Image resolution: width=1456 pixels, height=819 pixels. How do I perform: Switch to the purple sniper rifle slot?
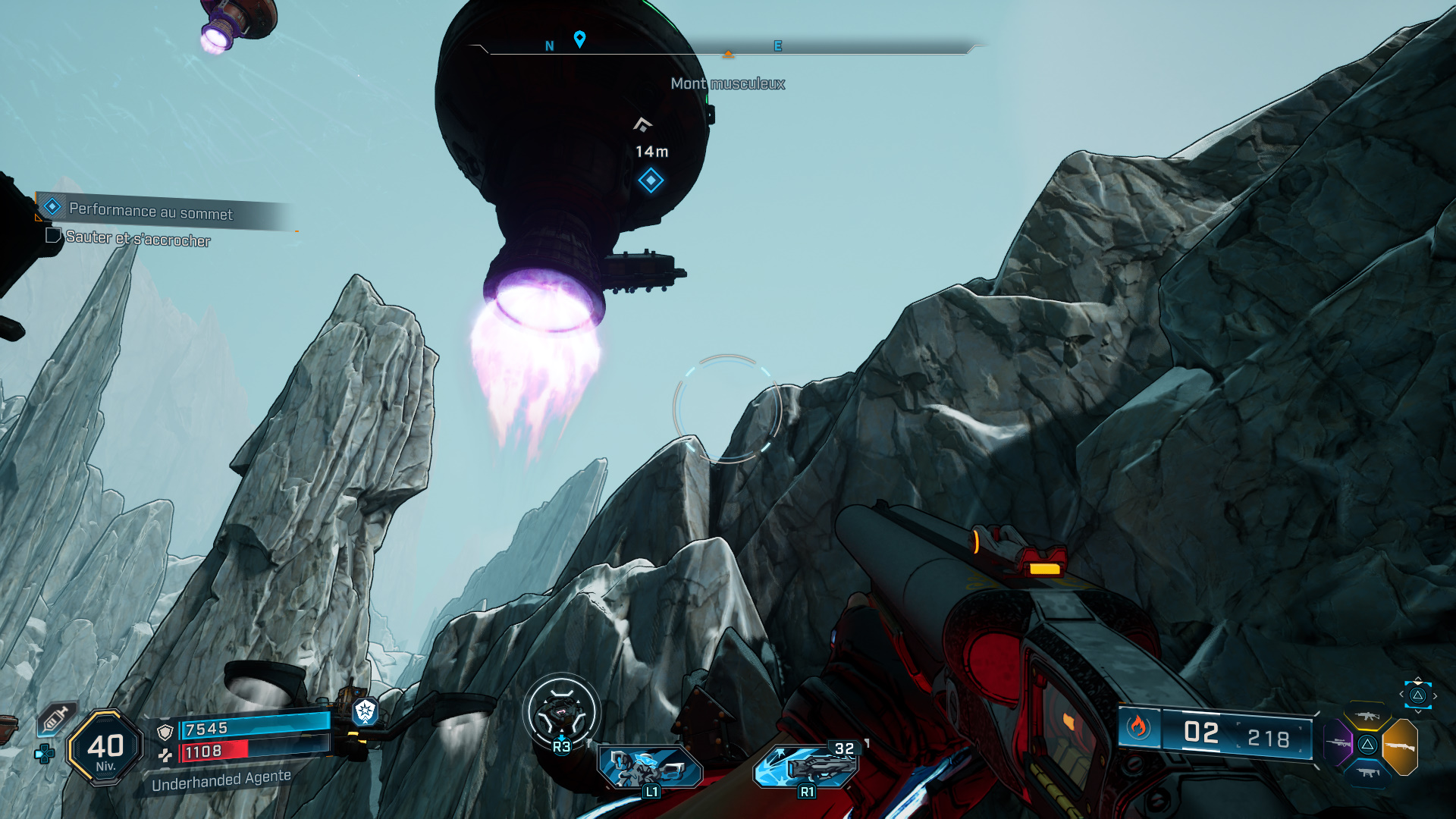1338,742
